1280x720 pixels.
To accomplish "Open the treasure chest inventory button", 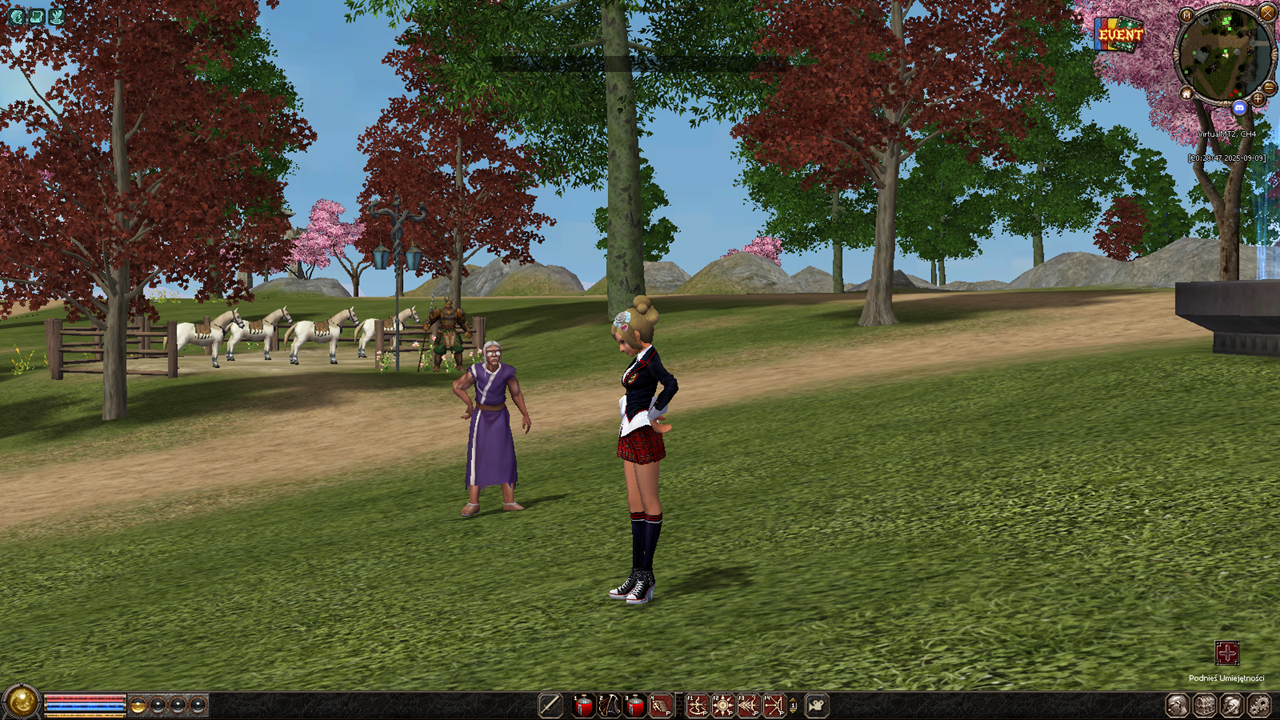I will pyautogui.click(x=1205, y=705).
